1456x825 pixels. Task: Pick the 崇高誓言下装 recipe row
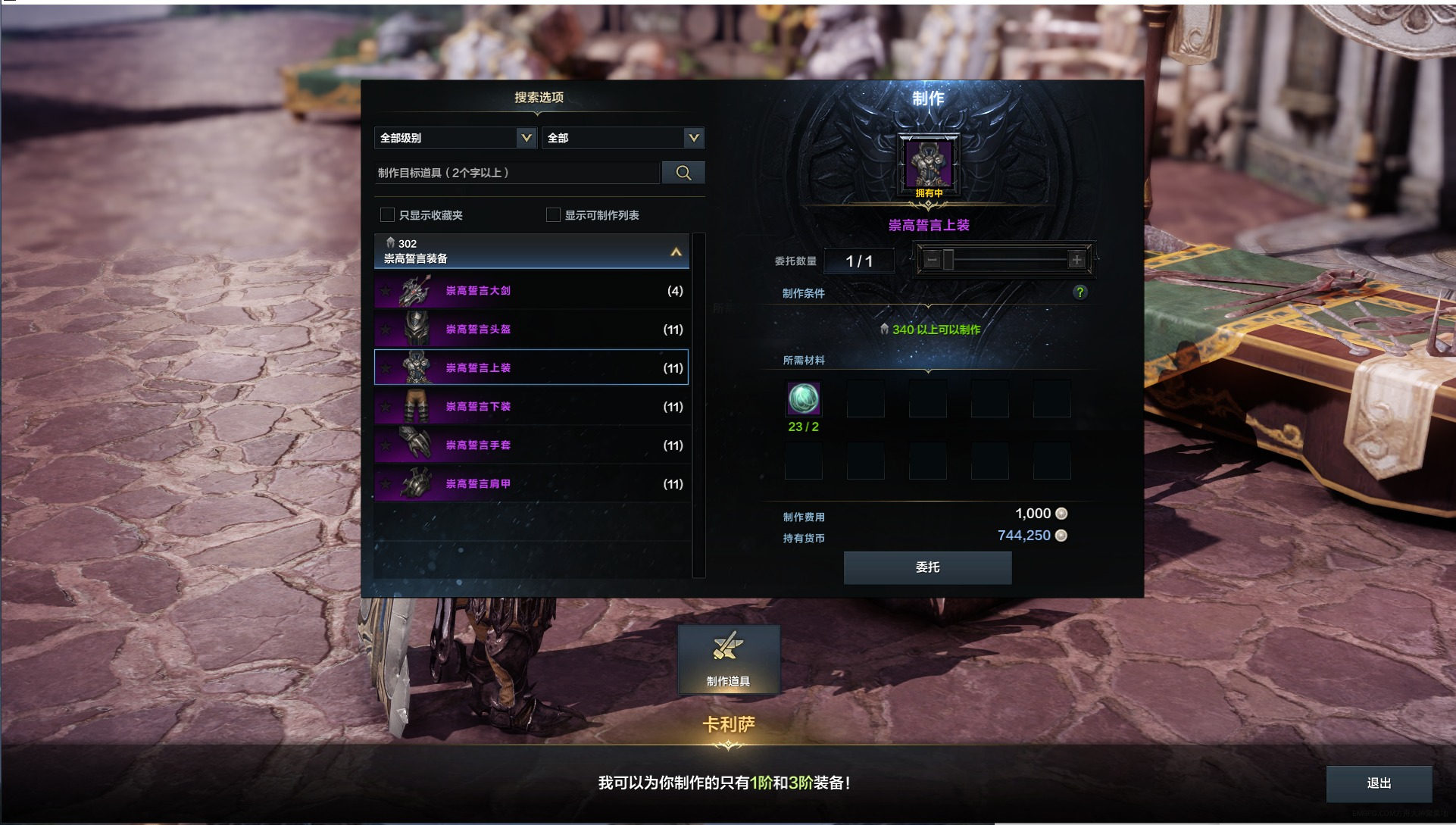[x=531, y=407]
